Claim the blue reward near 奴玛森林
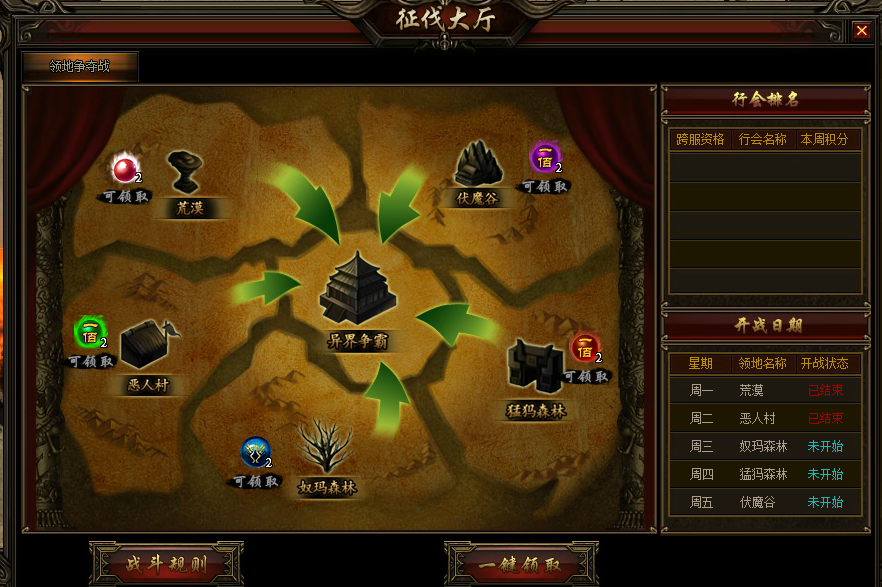 click(x=256, y=453)
